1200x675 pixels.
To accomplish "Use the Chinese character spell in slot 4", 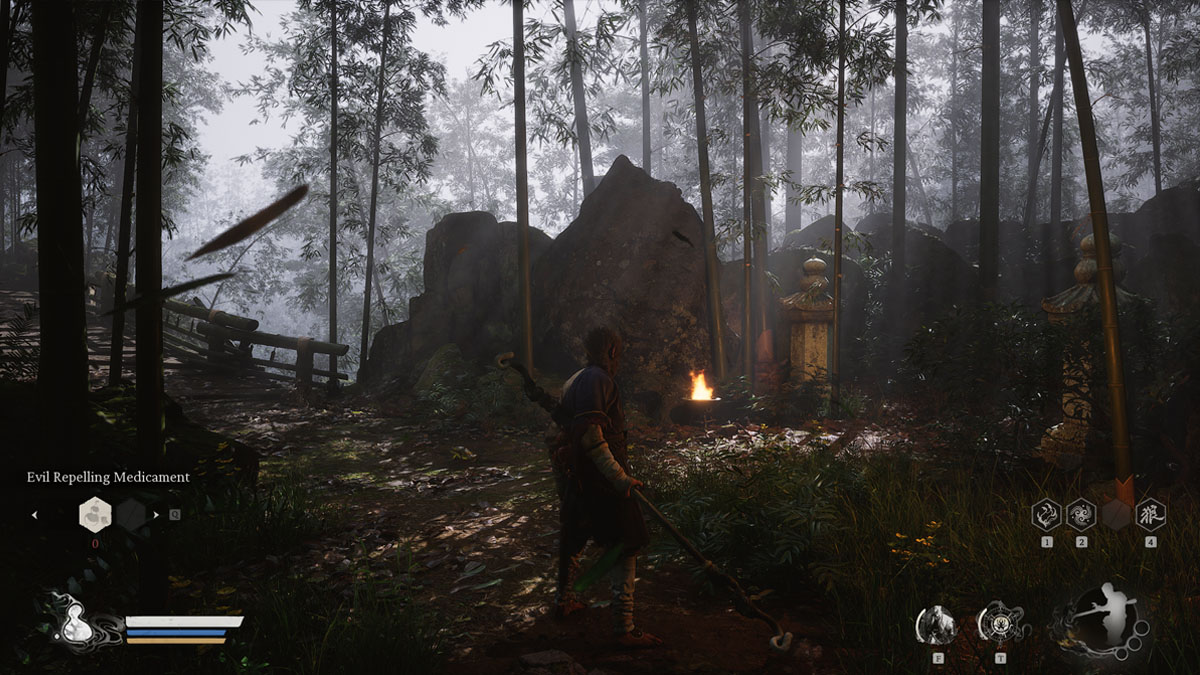I will [x=1150, y=514].
